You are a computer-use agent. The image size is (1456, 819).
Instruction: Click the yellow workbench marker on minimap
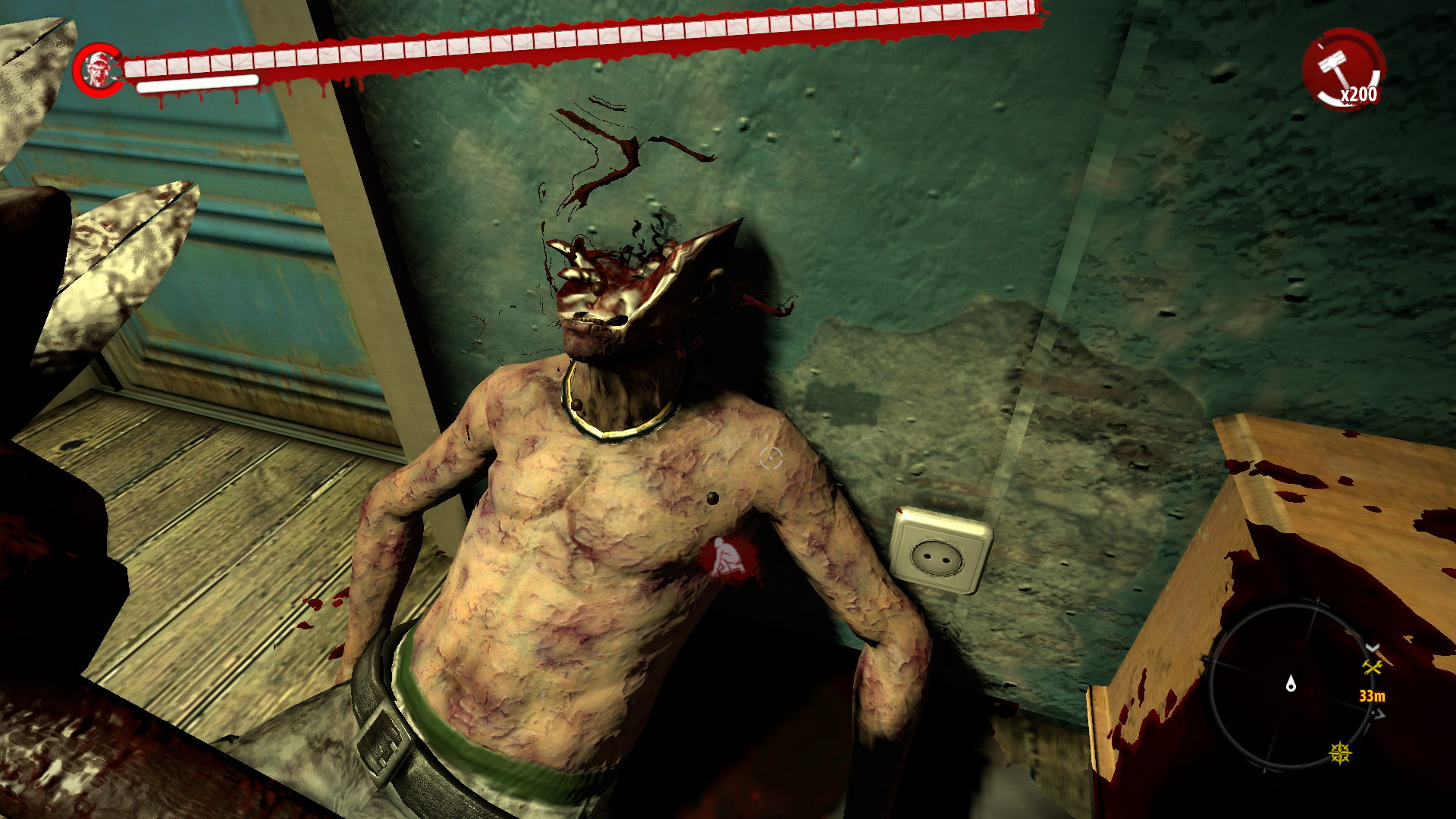coord(1373,667)
